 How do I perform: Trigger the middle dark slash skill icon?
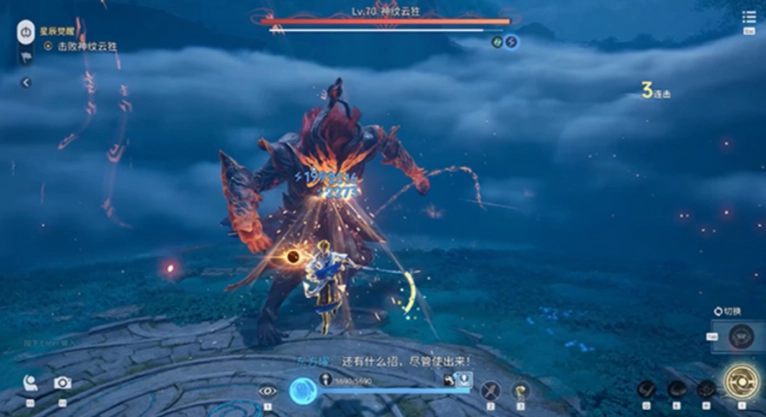tap(677, 389)
